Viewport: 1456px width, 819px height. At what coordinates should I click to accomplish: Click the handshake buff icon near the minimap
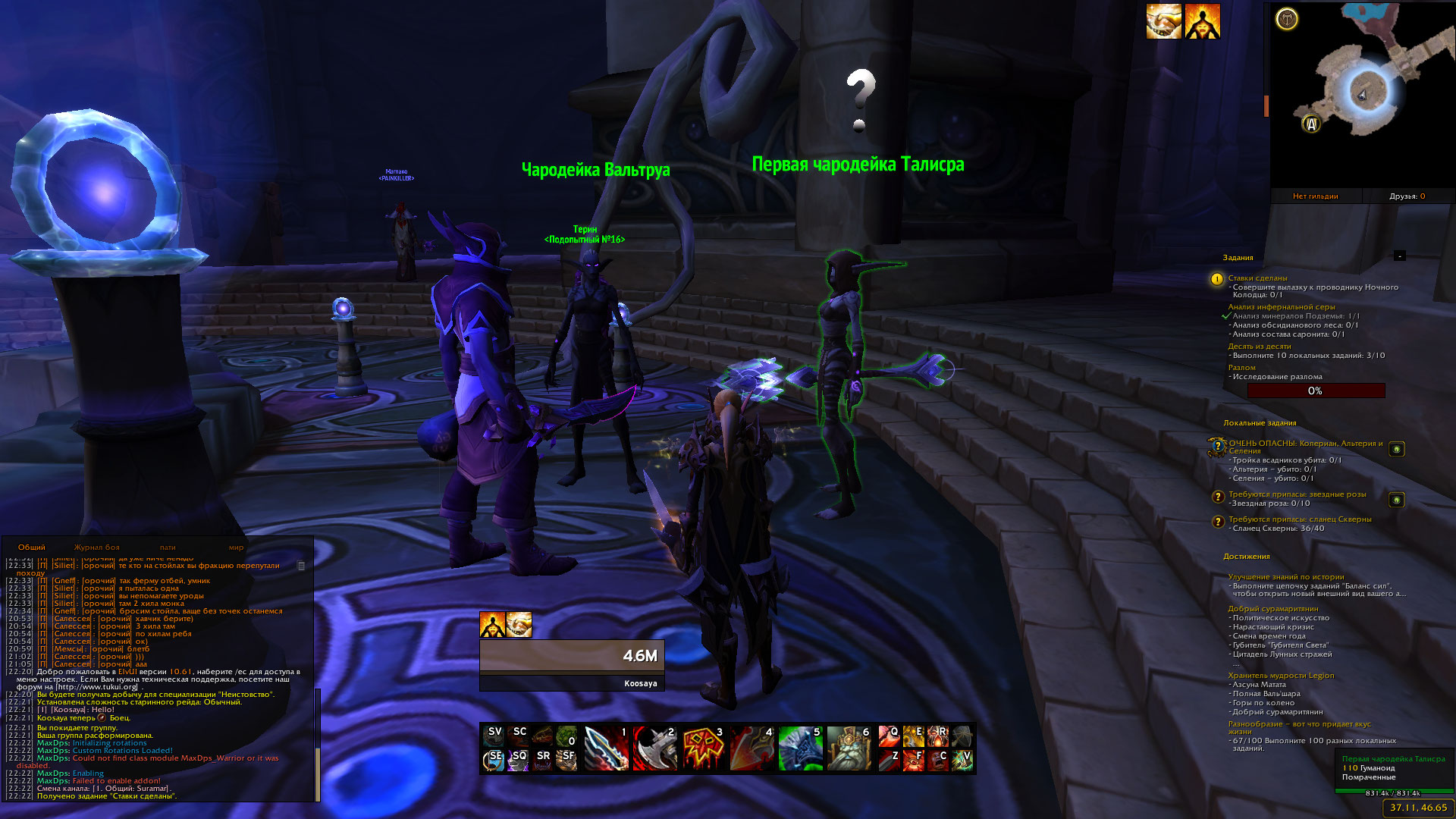click(x=1163, y=21)
